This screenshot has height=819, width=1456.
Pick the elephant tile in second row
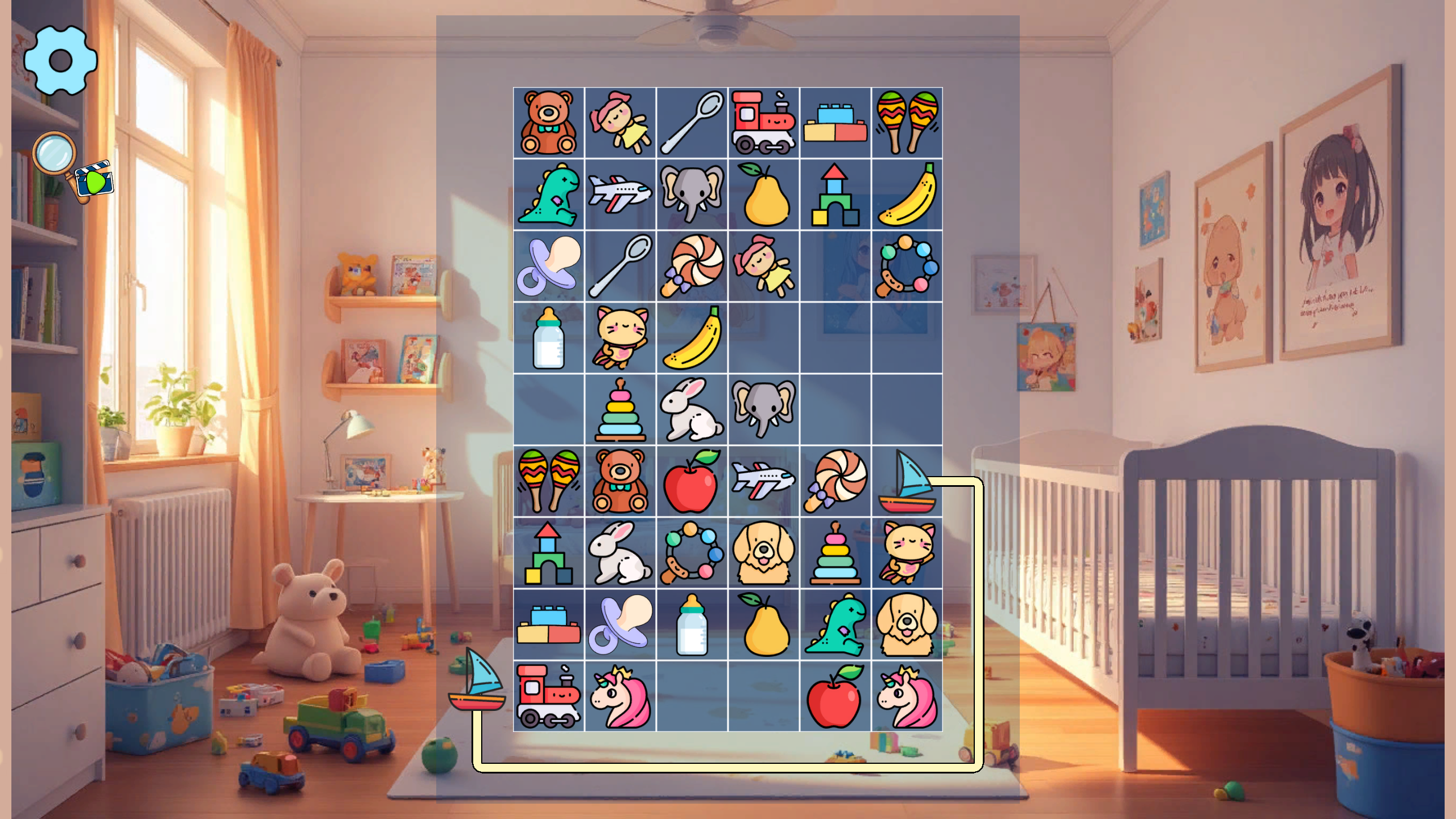tap(691, 193)
